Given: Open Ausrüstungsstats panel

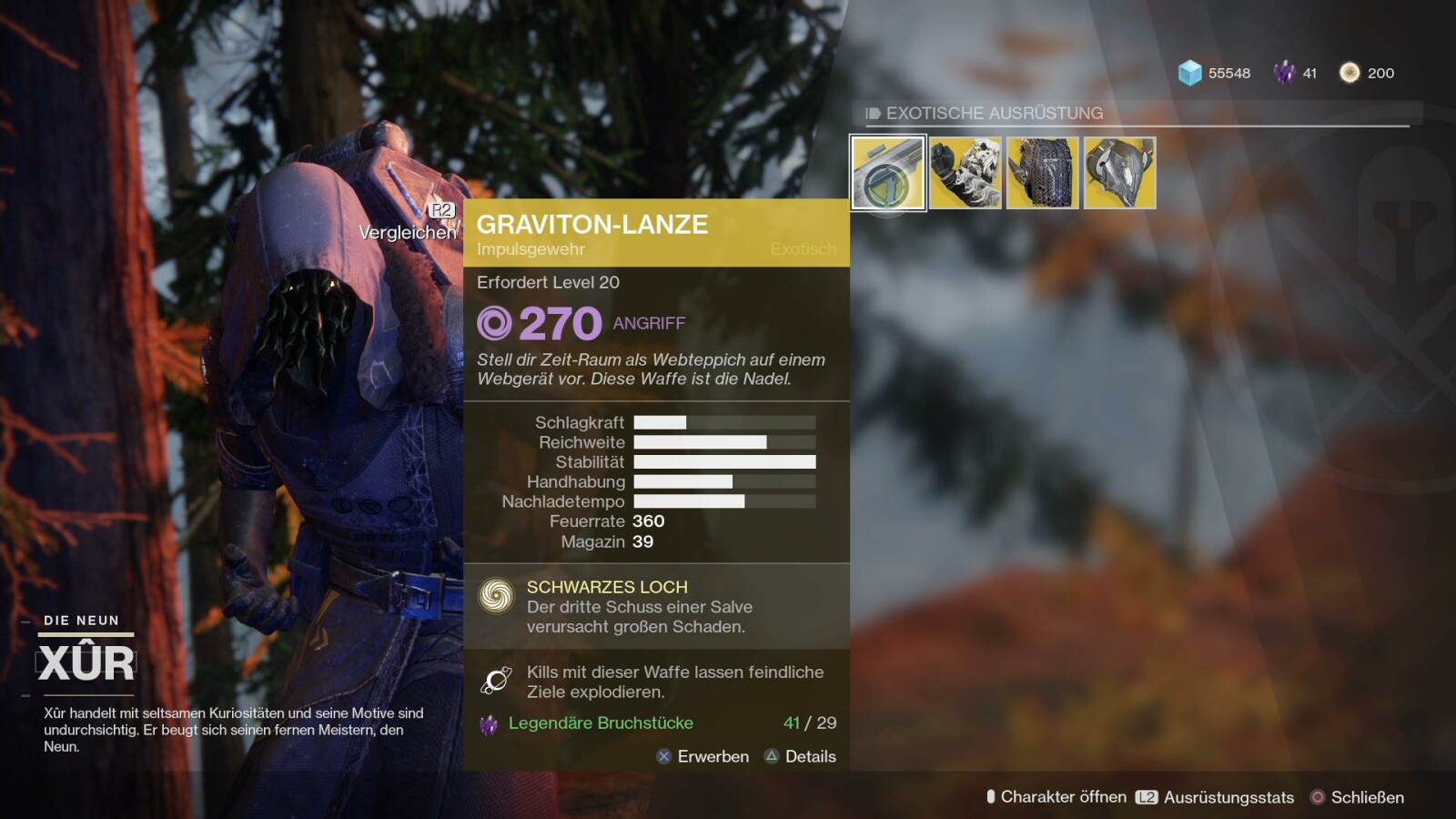Looking at the screenshot, I should 1215,797.
